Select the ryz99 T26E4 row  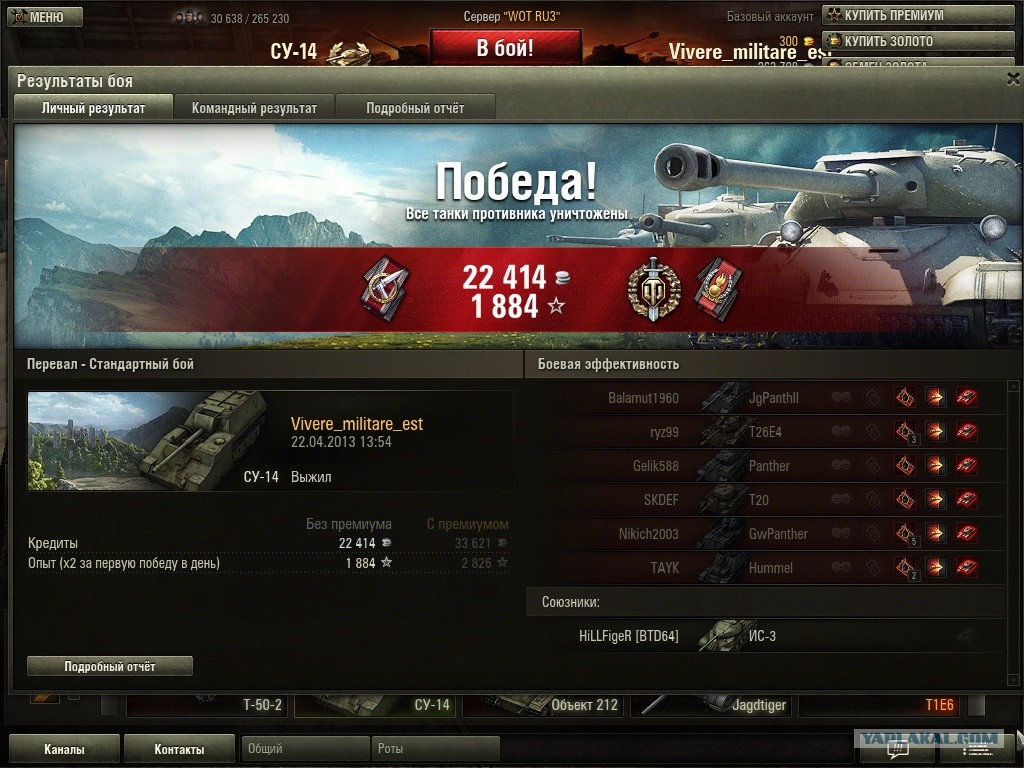765,432
